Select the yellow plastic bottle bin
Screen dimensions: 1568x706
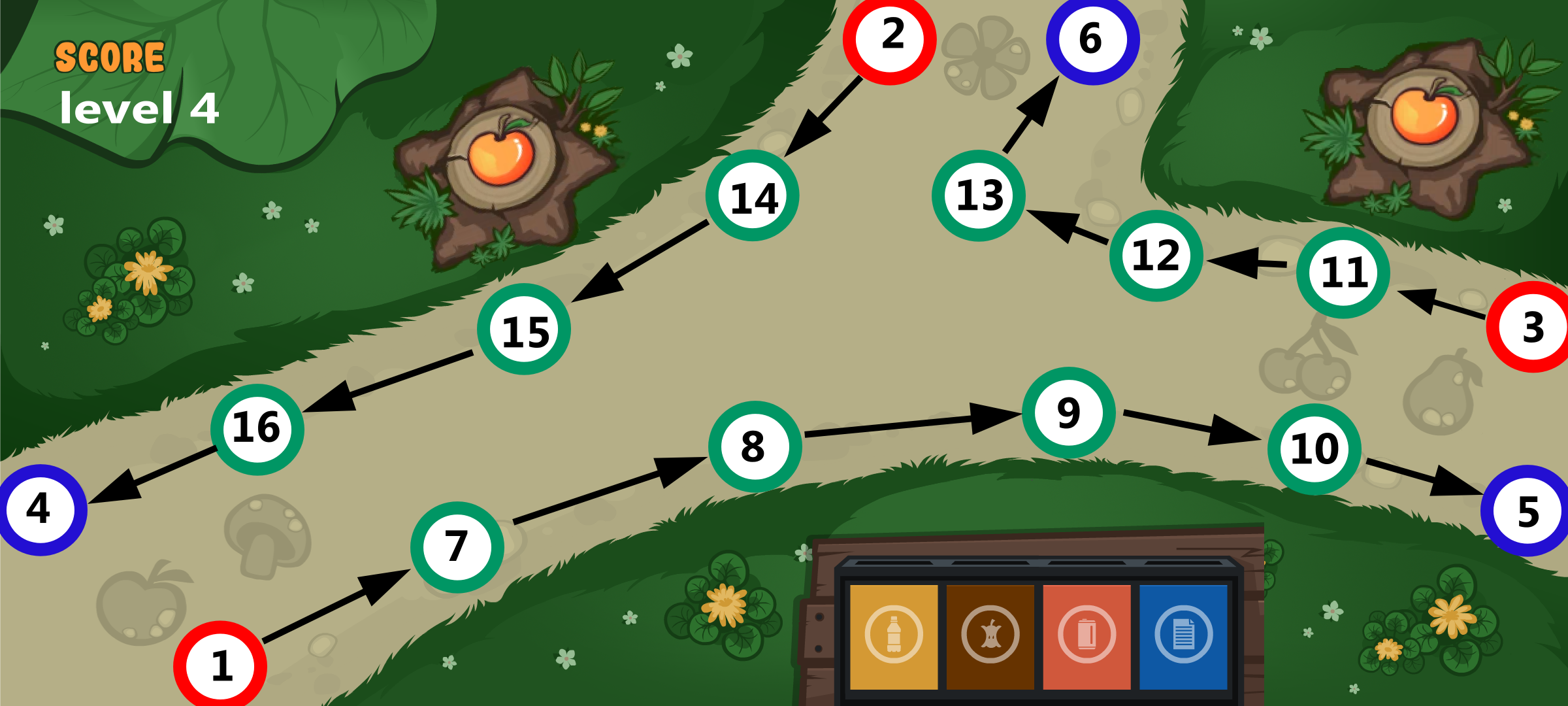[893, 635]
